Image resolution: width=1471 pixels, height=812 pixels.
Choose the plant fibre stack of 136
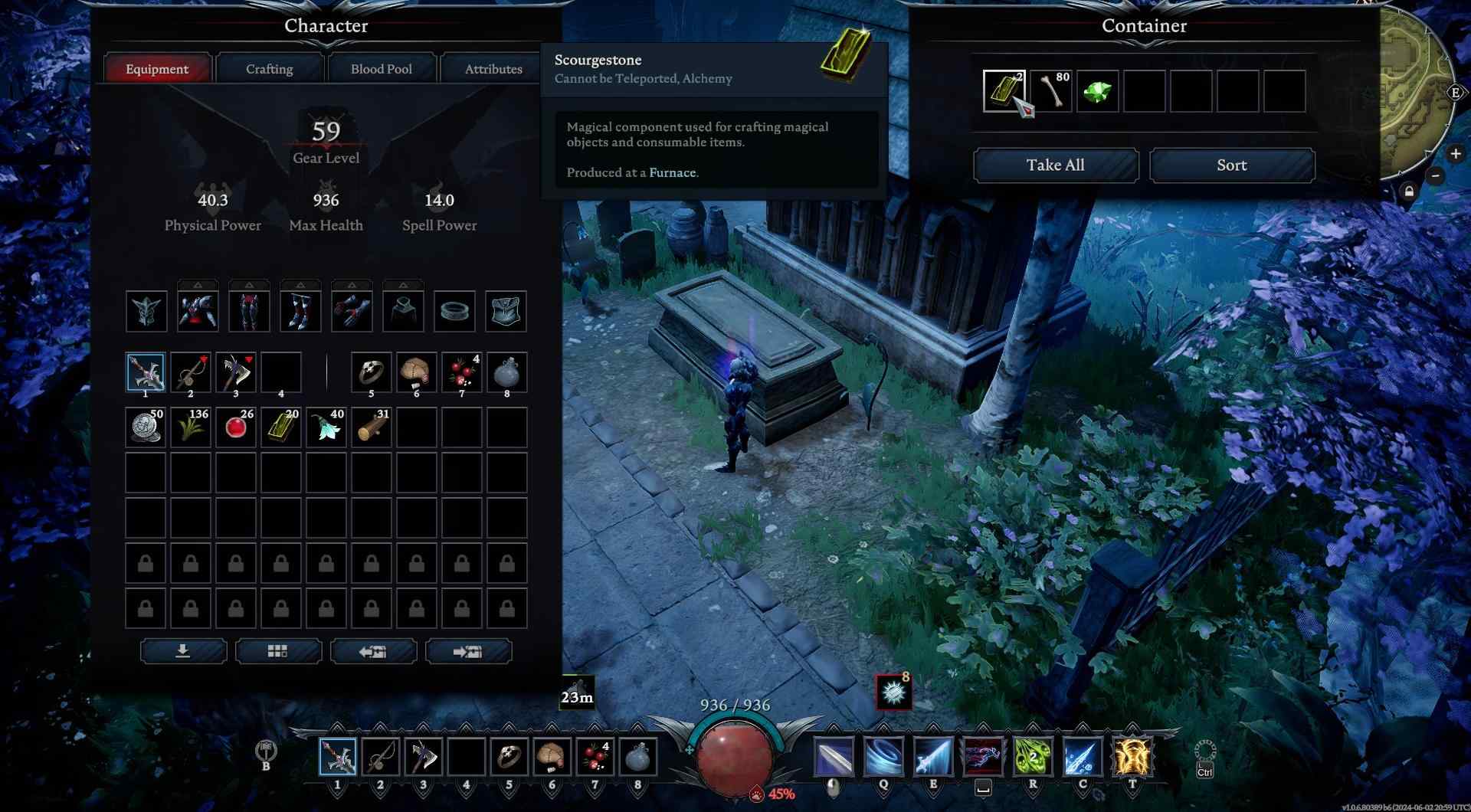point(191,427)
